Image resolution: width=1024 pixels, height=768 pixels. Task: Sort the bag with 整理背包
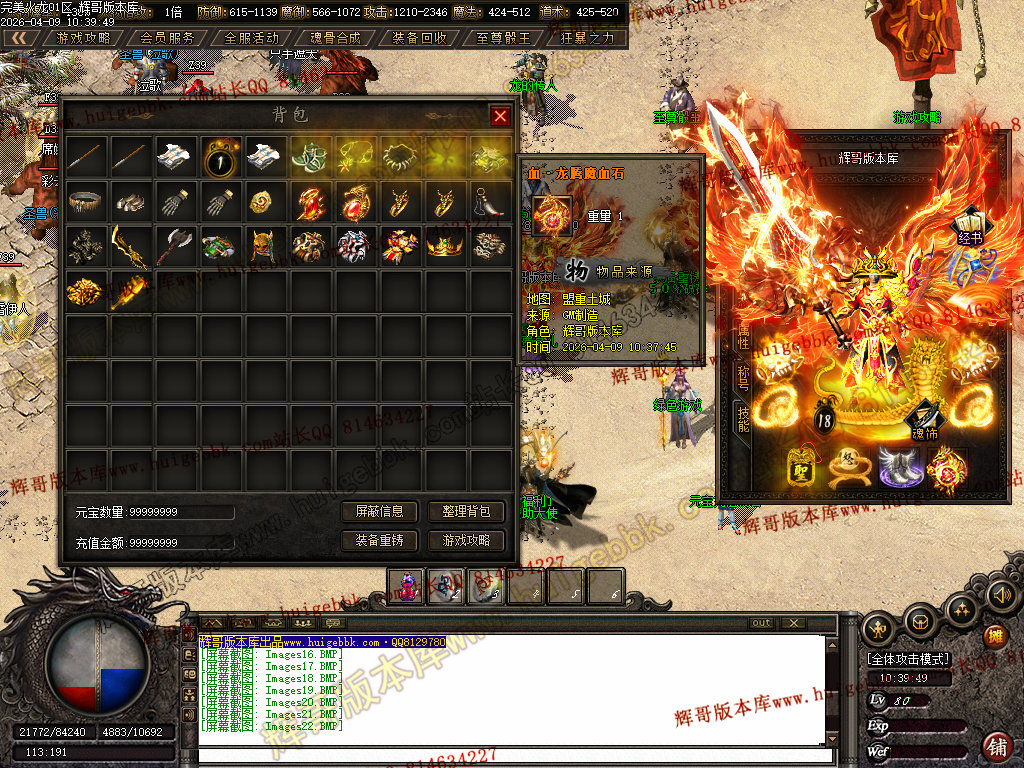coord(466,511)
